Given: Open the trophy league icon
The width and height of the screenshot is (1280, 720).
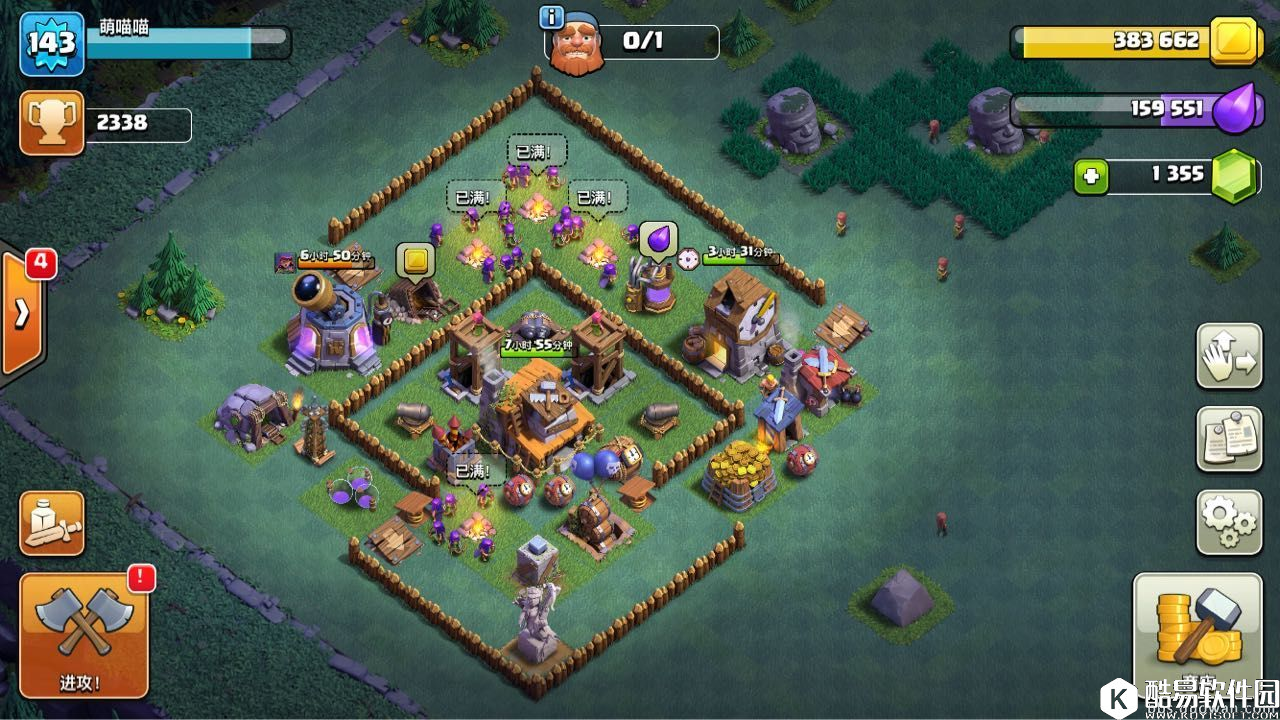Looking at the screenshot, I should coord(51,123).
